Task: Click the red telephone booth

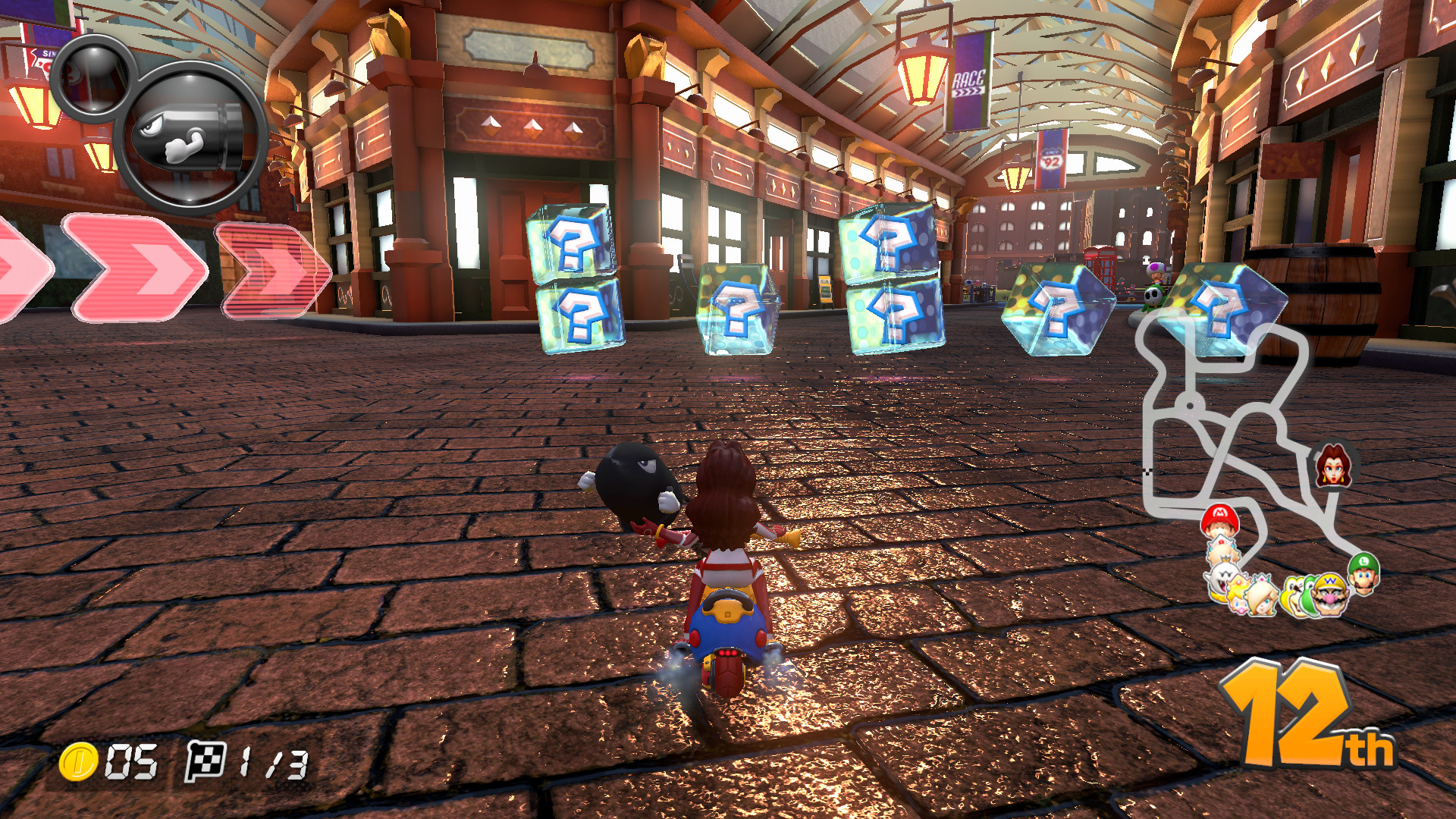Action: (1101, 264)
